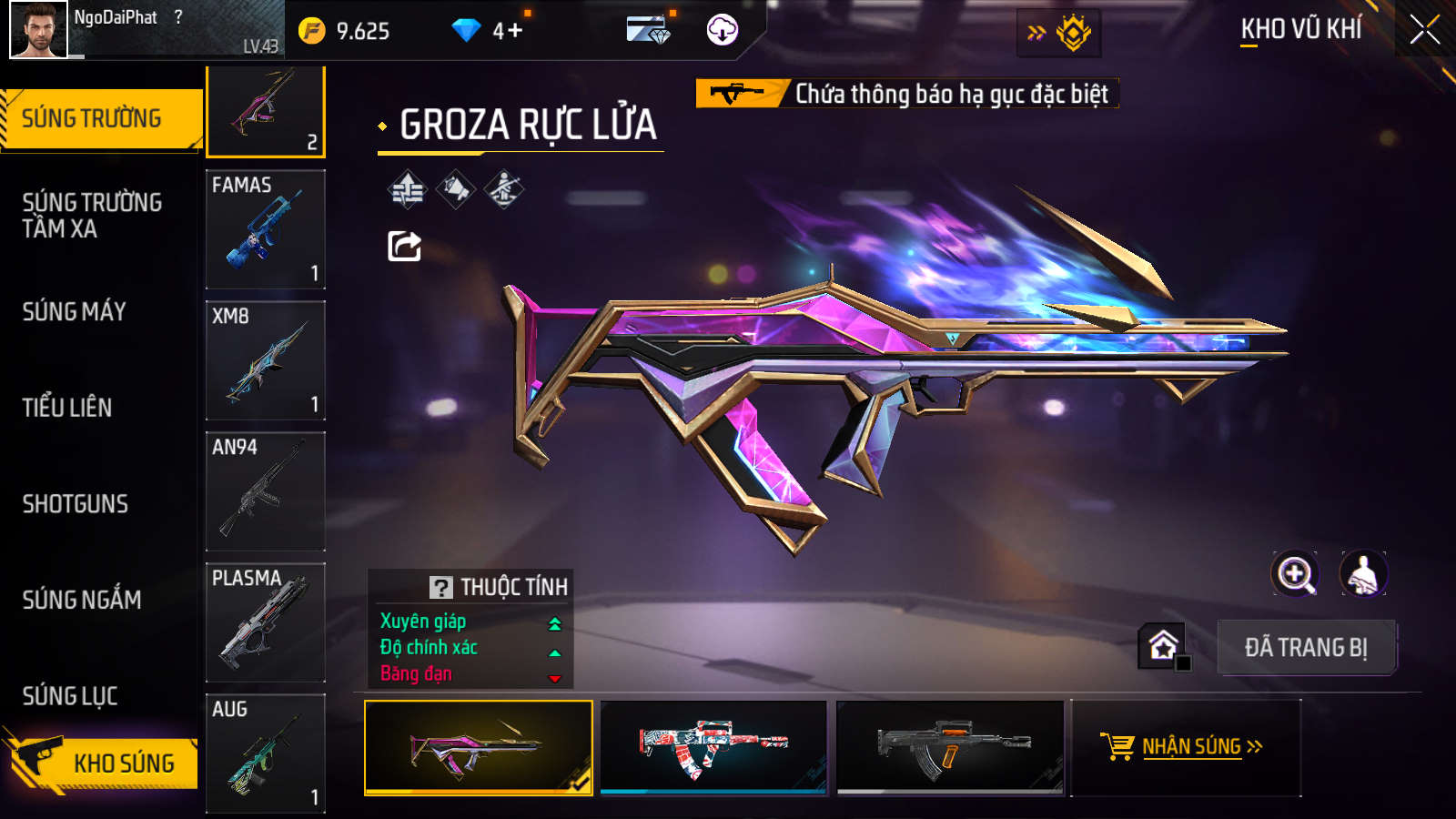Choose the red and white Groza skin

[713, 747]
